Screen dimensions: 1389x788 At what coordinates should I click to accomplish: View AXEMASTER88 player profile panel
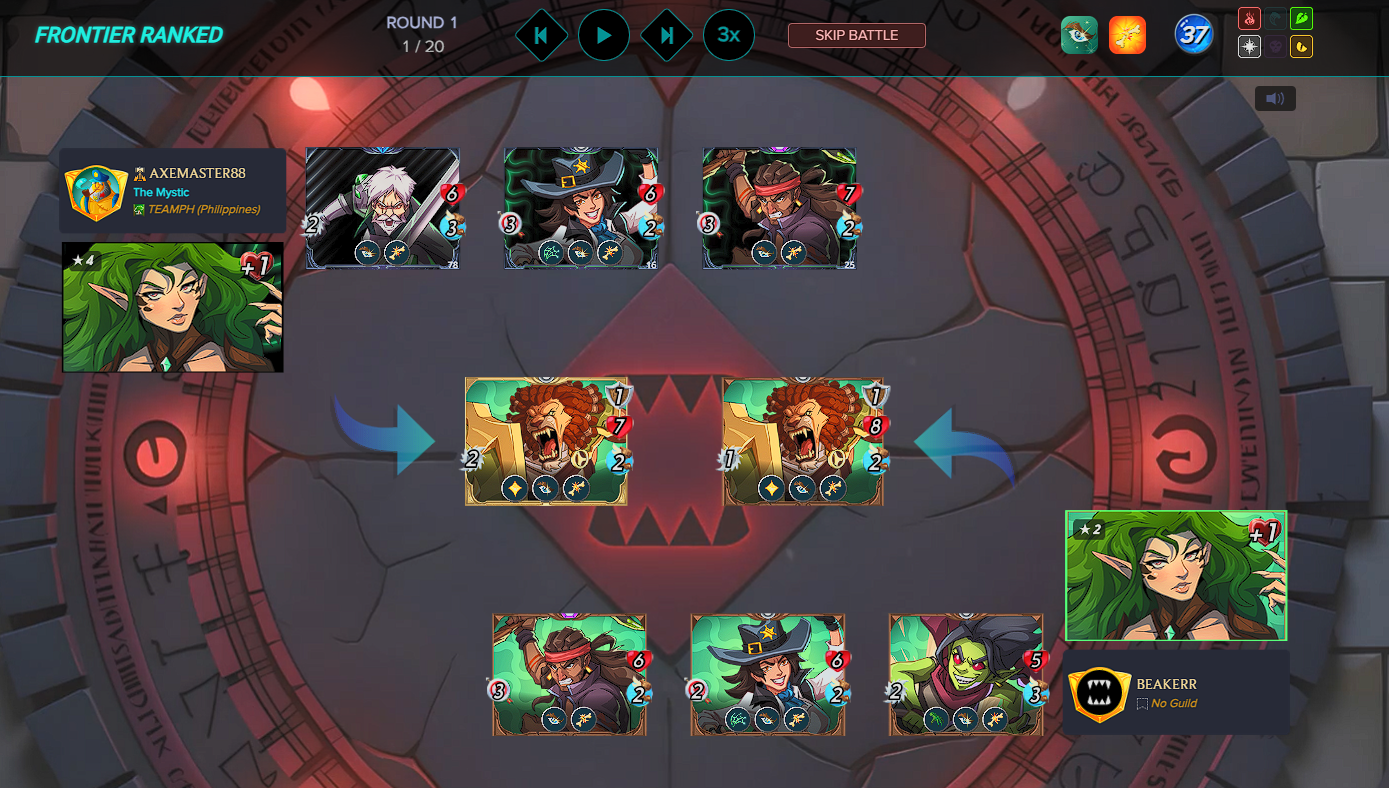pos(173,191)
